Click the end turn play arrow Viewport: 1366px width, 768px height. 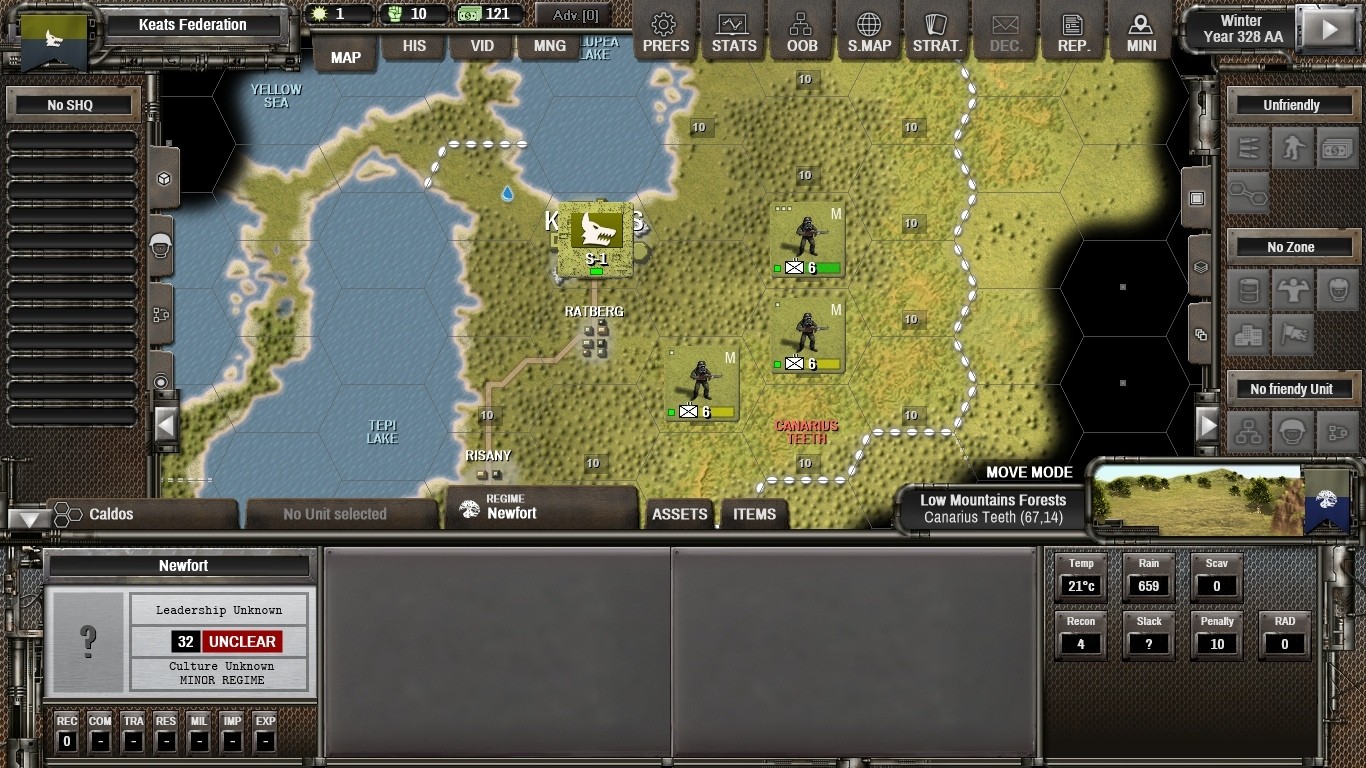click(1330, 29)
